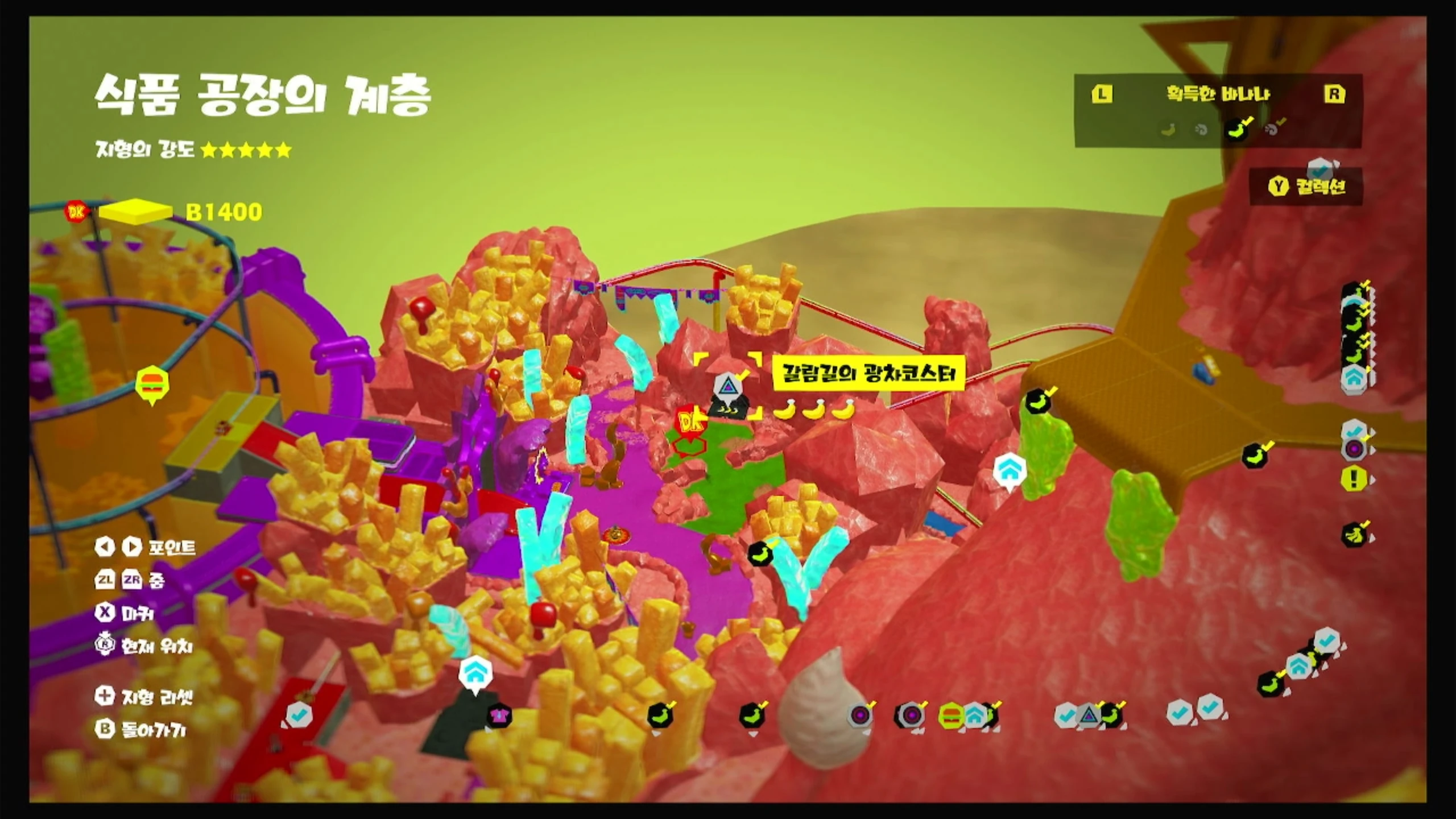Click the burger marker on the purple tower

coord(152,382)
